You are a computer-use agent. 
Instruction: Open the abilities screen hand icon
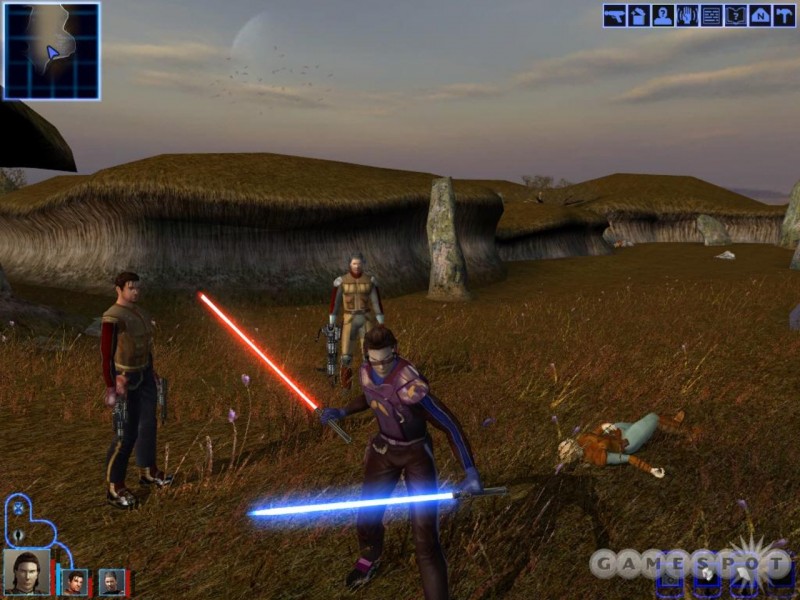click(x=687, y=16)
